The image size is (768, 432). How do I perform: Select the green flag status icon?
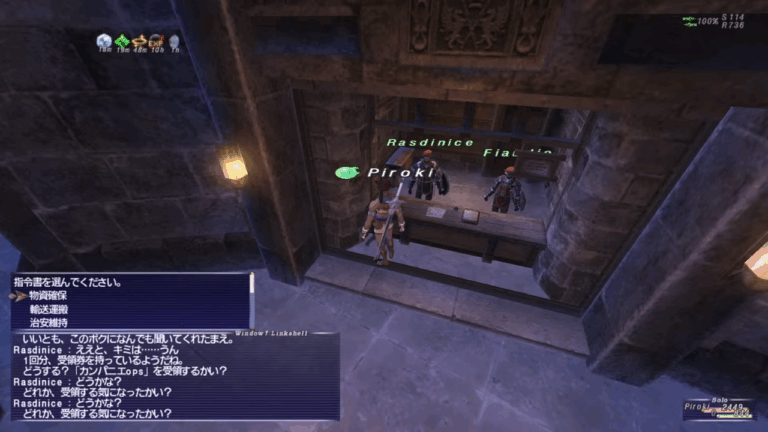123,41
